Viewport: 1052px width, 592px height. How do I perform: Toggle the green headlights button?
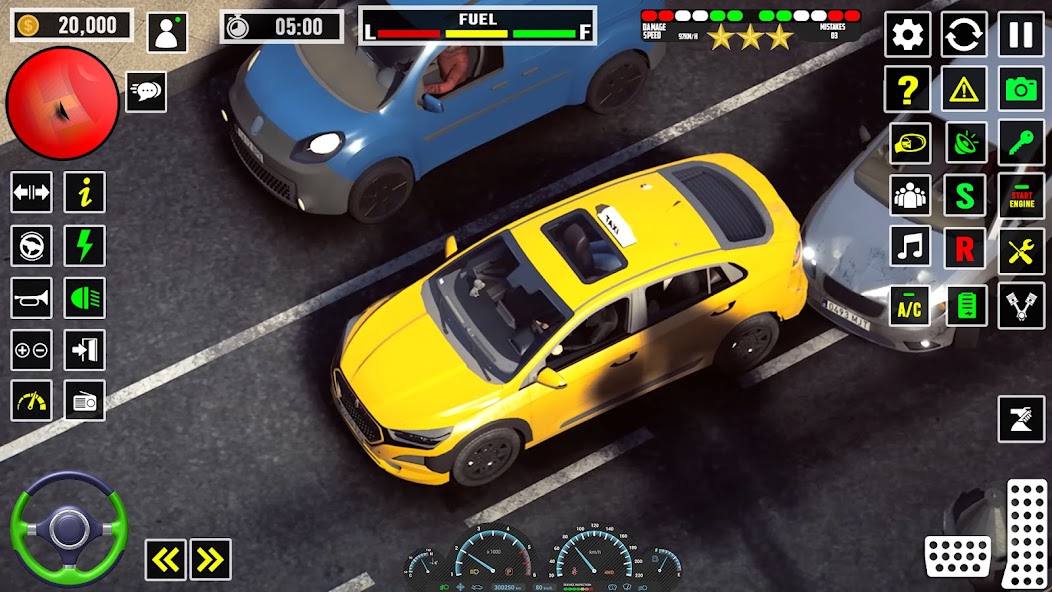coord(85,297)
